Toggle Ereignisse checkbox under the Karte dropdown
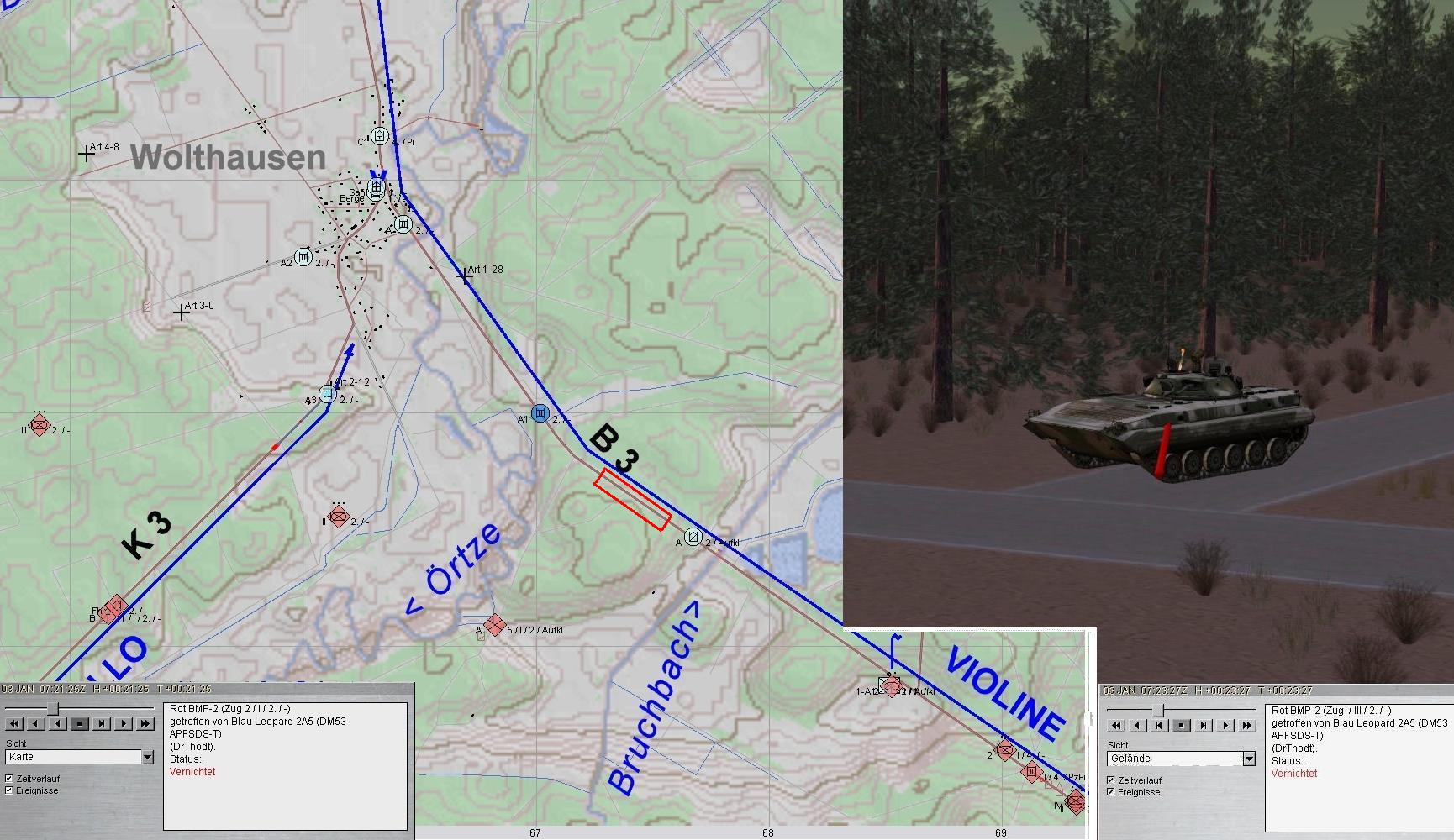This screenshot has width=1454, height=840. point(9,790)
